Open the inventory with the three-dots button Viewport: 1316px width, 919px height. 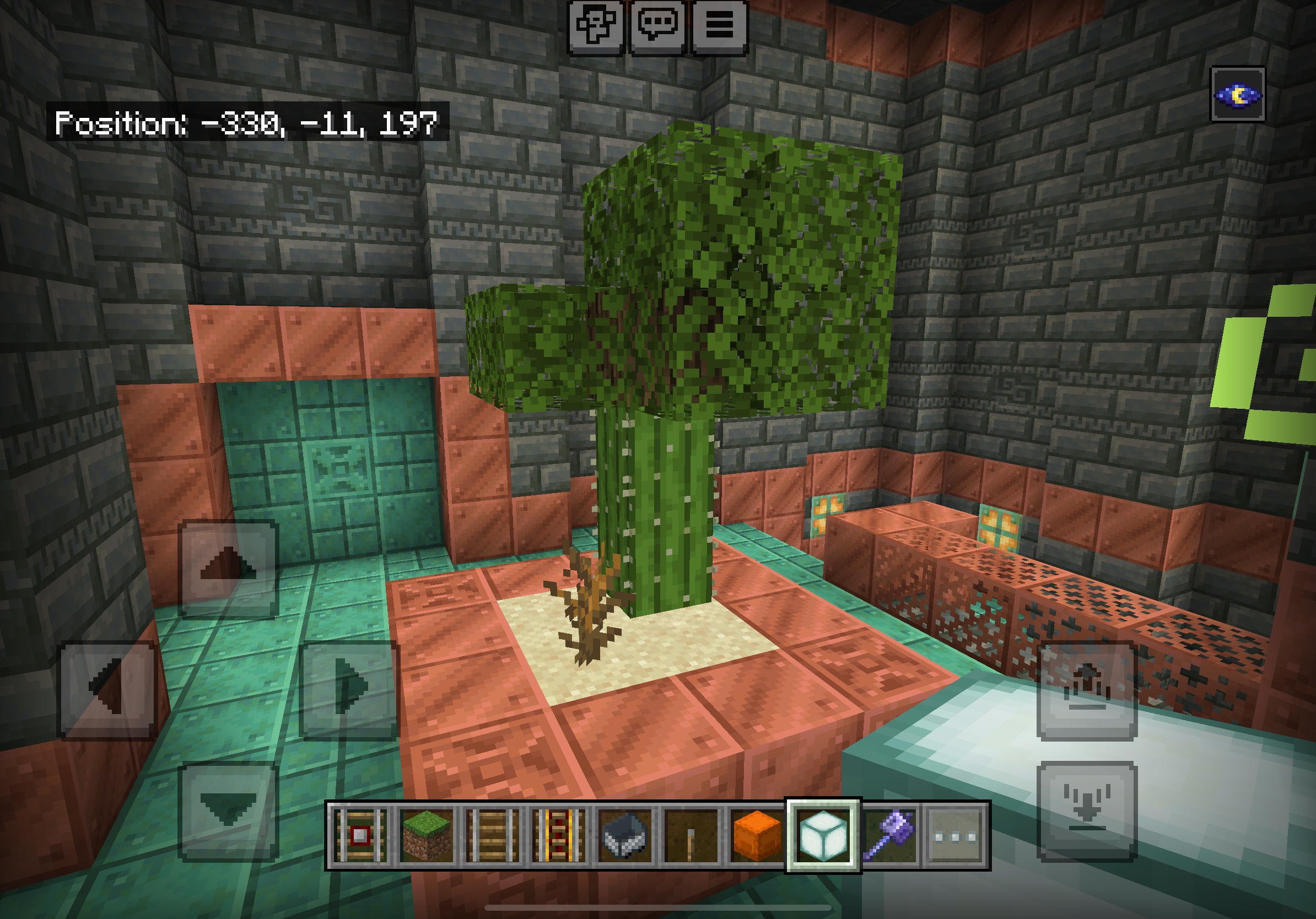pos(955,836)
